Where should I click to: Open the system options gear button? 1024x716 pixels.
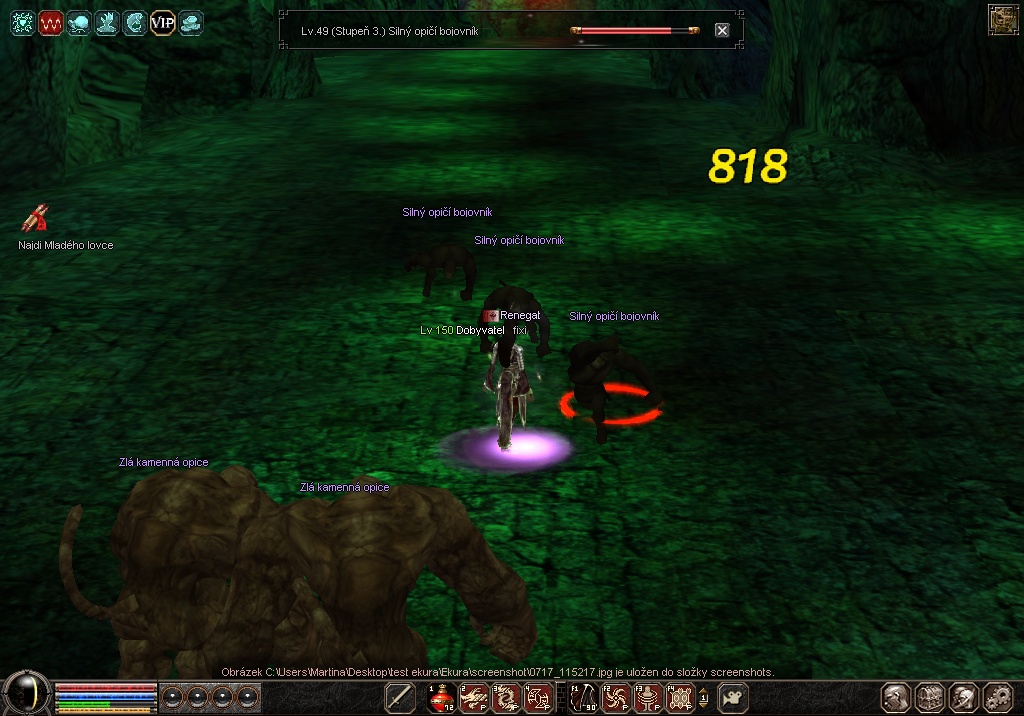click(x=998, y=697)
